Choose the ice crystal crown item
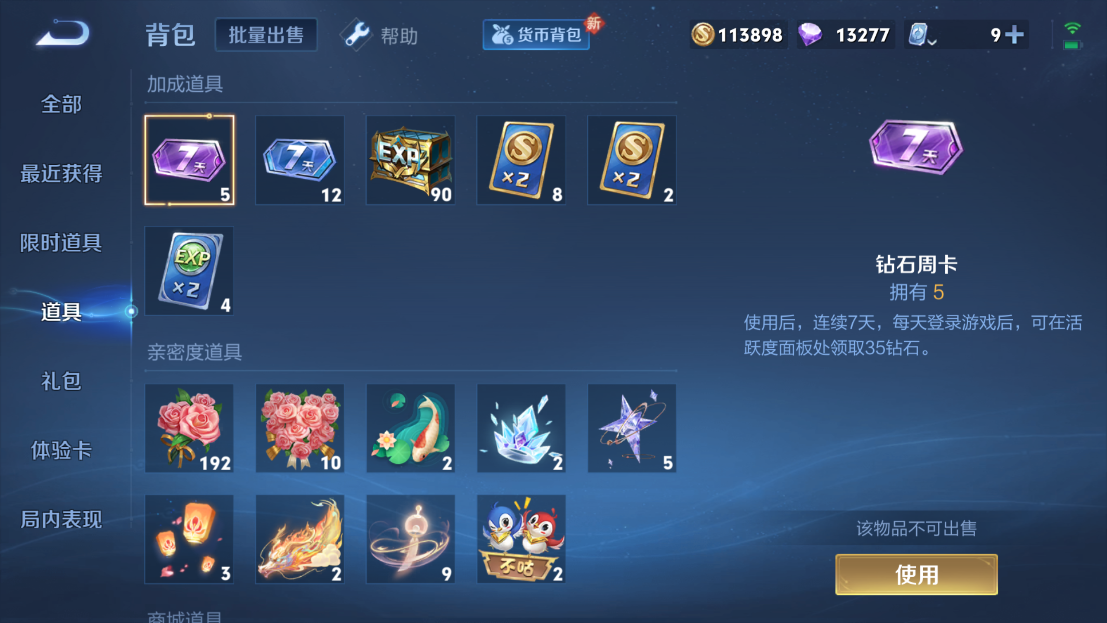The image size is (1107, 623). [x=521, y=428]
